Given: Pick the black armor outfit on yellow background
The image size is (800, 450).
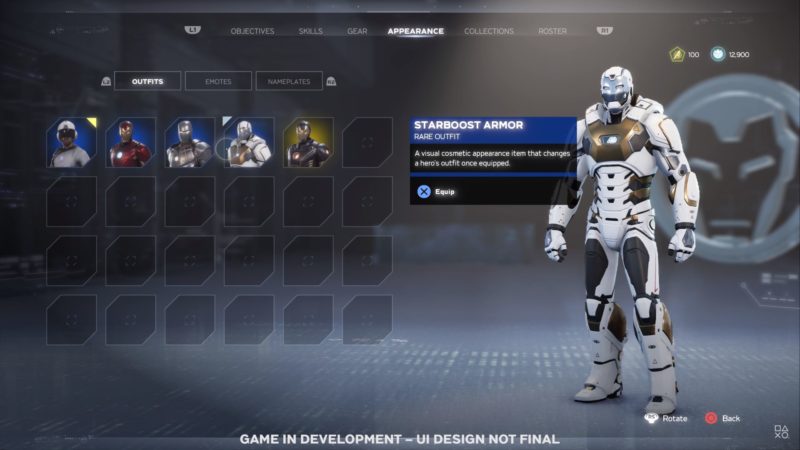Looking at the screenshot, I should 308,142.
